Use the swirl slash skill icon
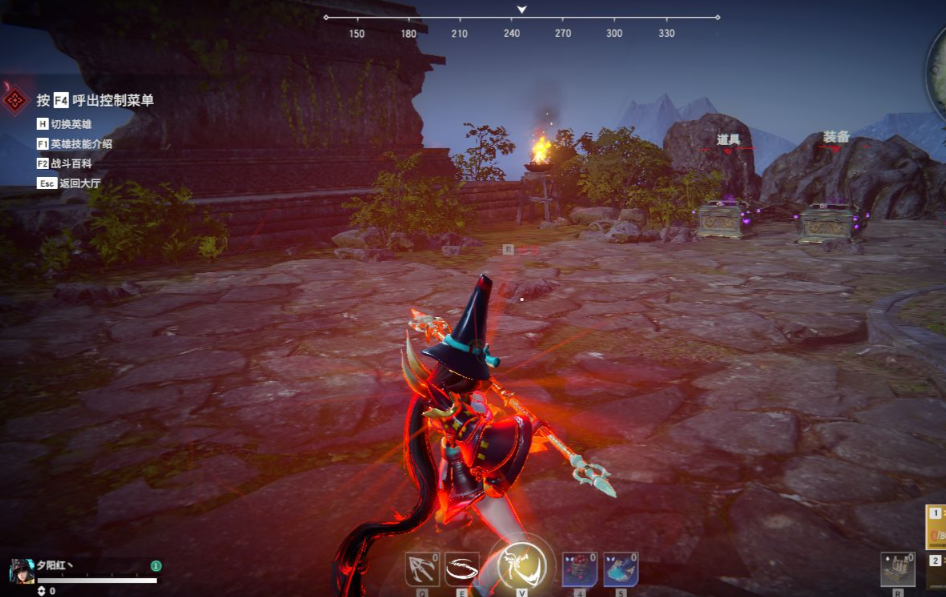Viewport: 946px width, 597px height. tap(462, 569)
